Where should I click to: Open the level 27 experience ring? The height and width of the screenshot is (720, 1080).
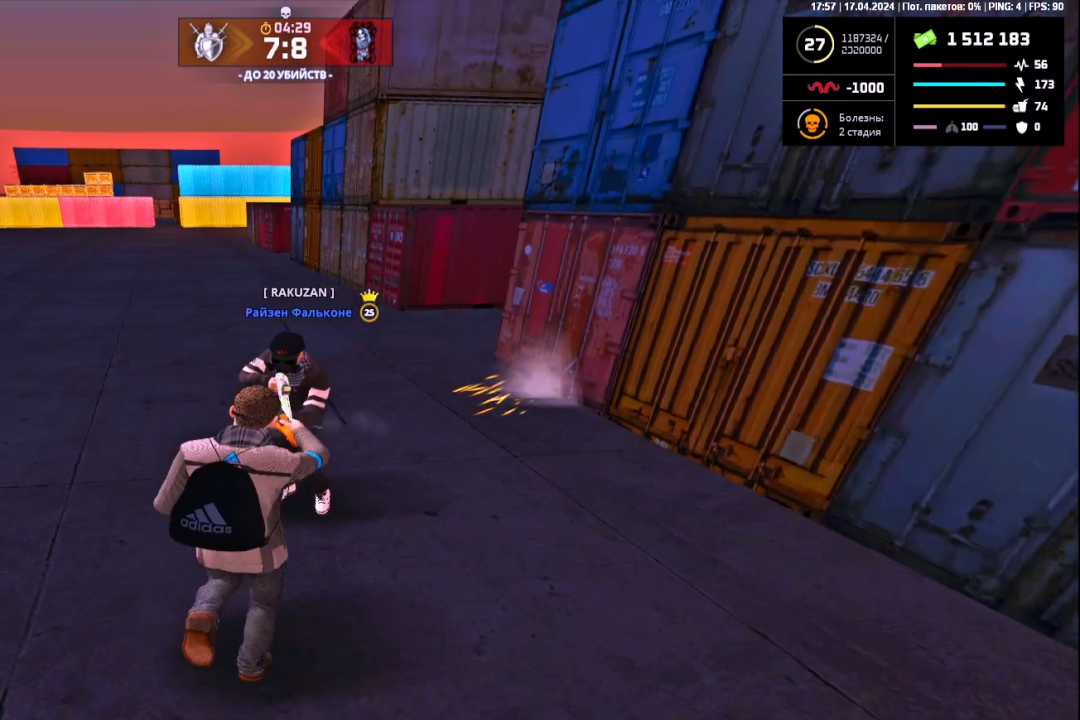pos(815,44)
